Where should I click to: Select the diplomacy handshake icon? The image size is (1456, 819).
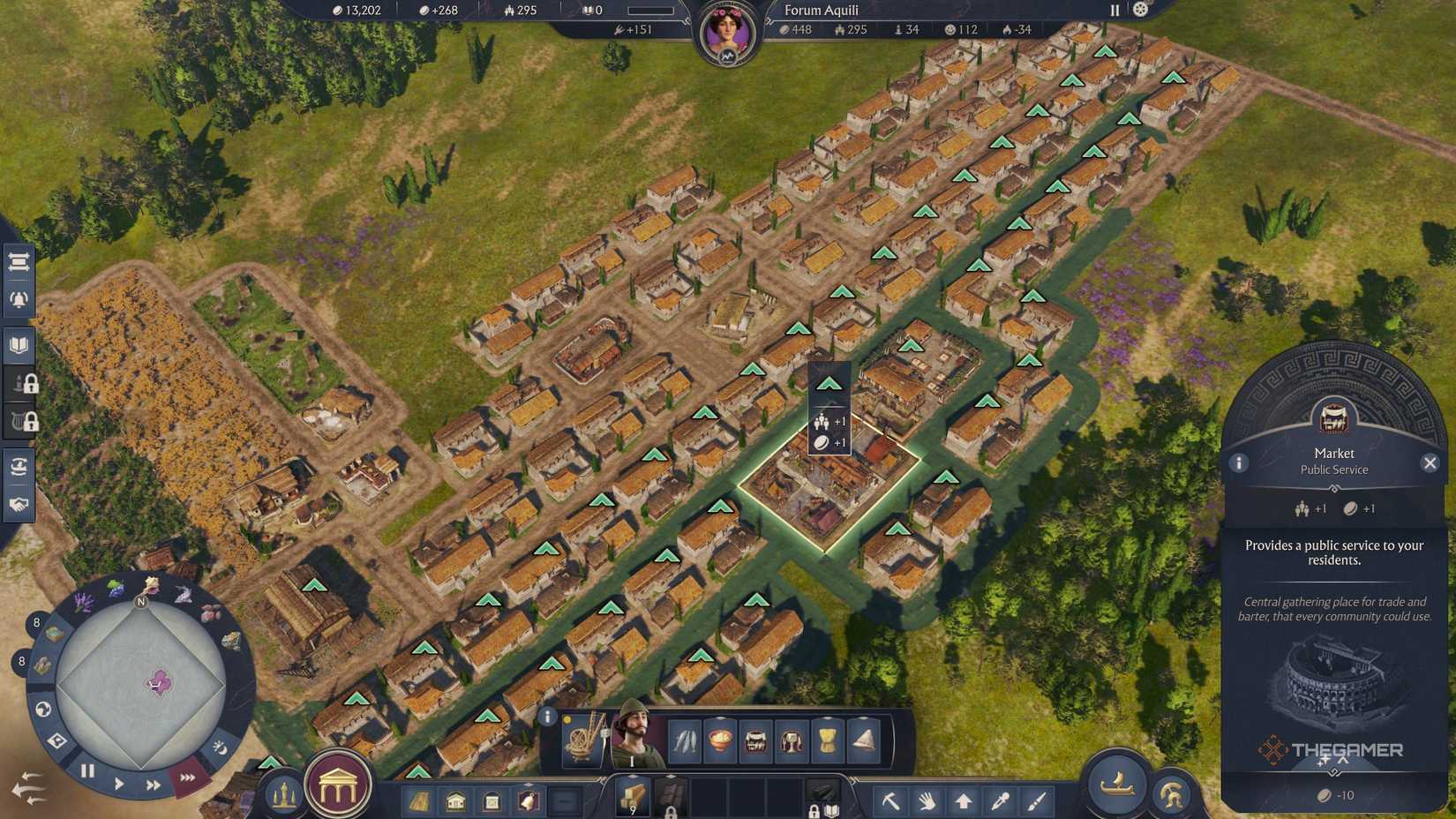19,506
